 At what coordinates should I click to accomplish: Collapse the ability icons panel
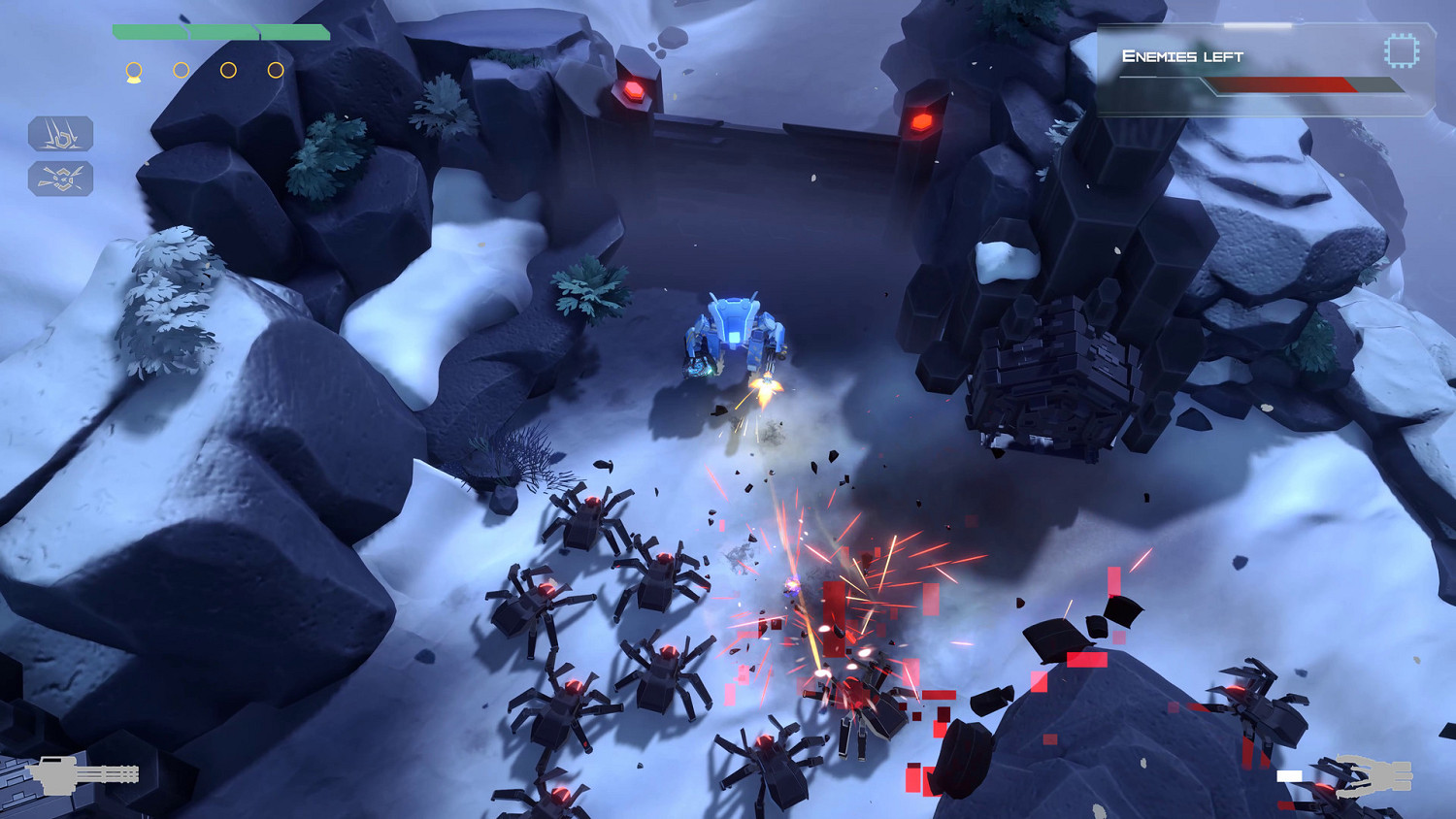[x=61, y=155]
